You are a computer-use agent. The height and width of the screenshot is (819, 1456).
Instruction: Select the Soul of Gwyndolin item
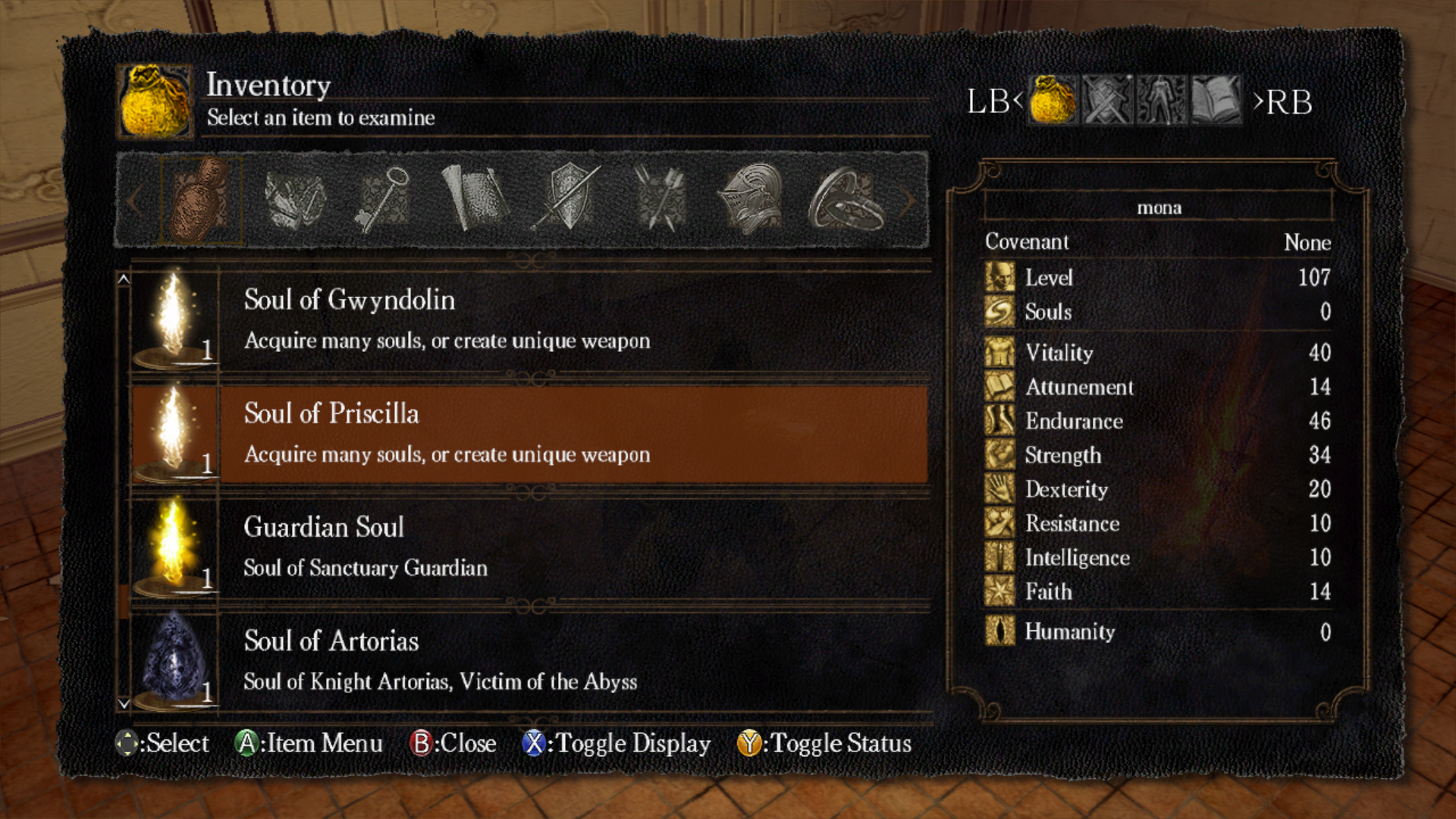click(529, 320)
